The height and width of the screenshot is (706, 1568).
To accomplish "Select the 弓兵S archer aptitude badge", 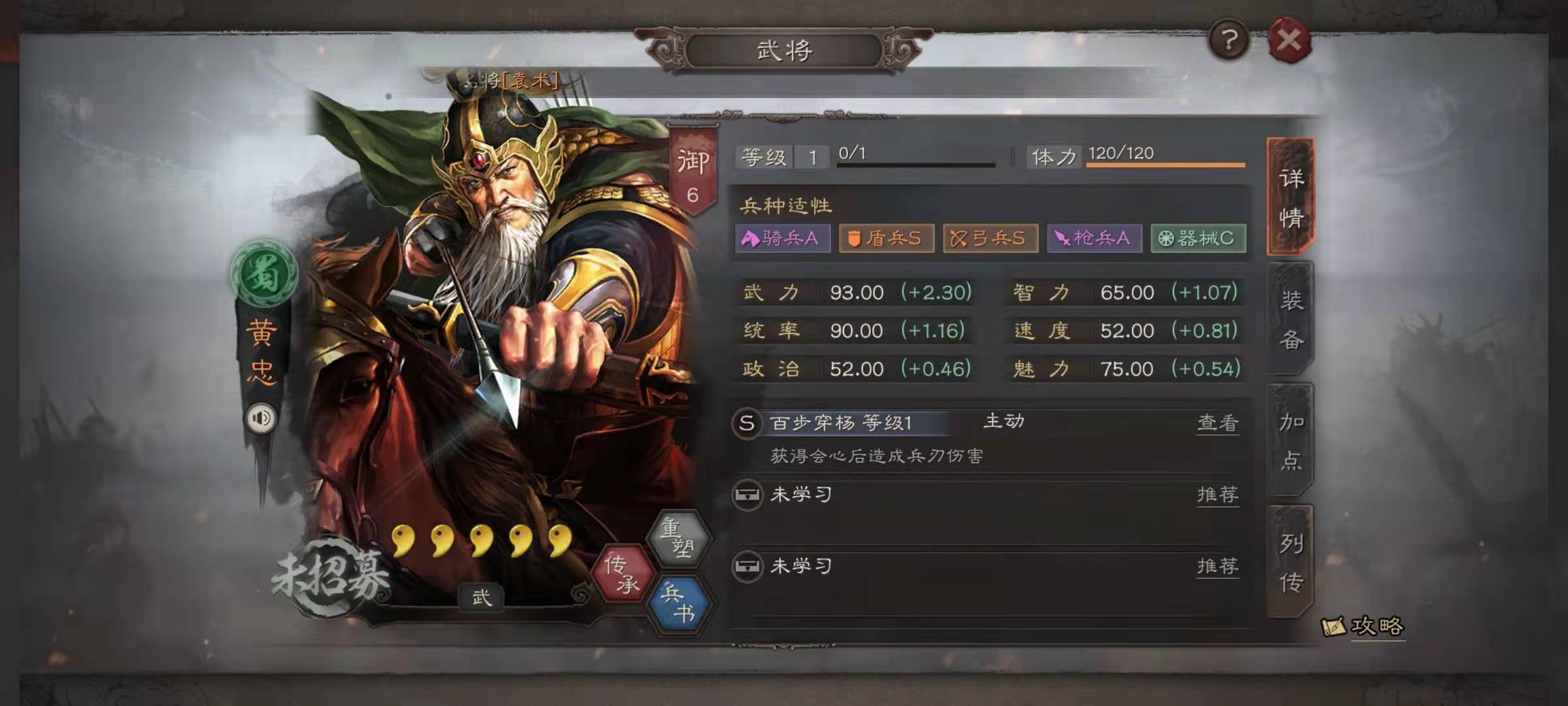I will (990, 239).
